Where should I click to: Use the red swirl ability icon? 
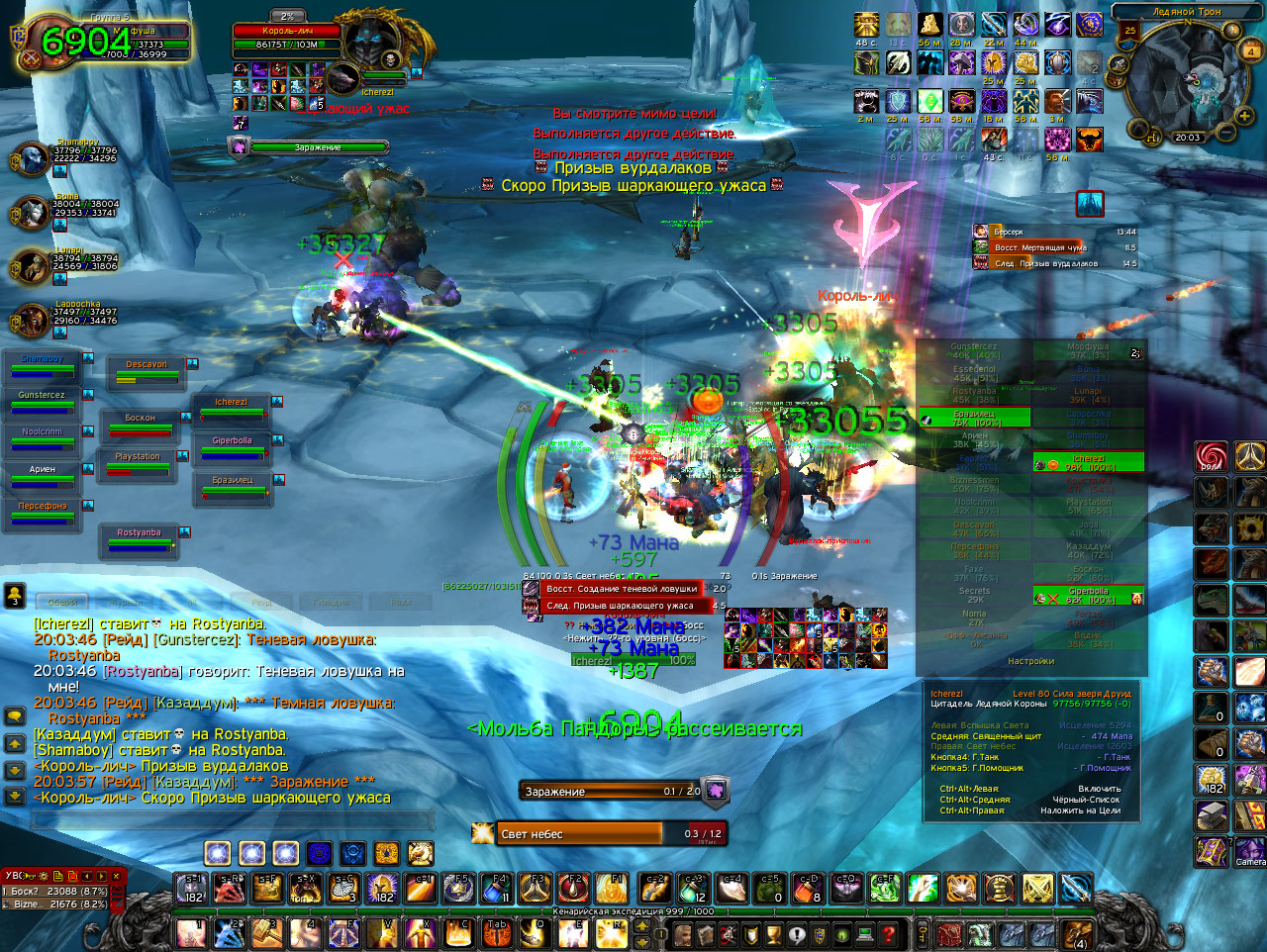[x=1212, y=457]
